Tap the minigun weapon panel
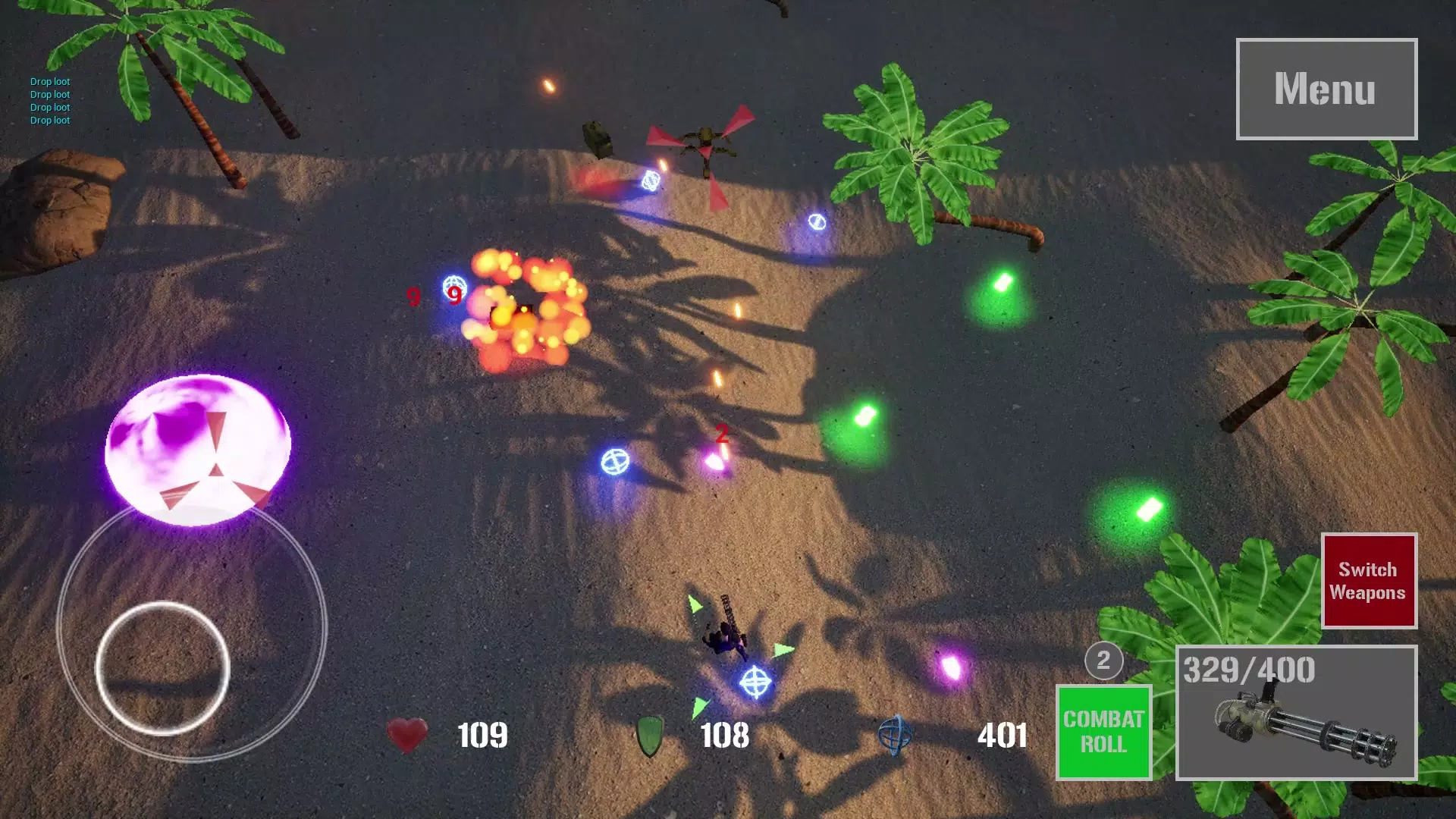Viewport: 1456px width, 819px height. [1296, 713]
